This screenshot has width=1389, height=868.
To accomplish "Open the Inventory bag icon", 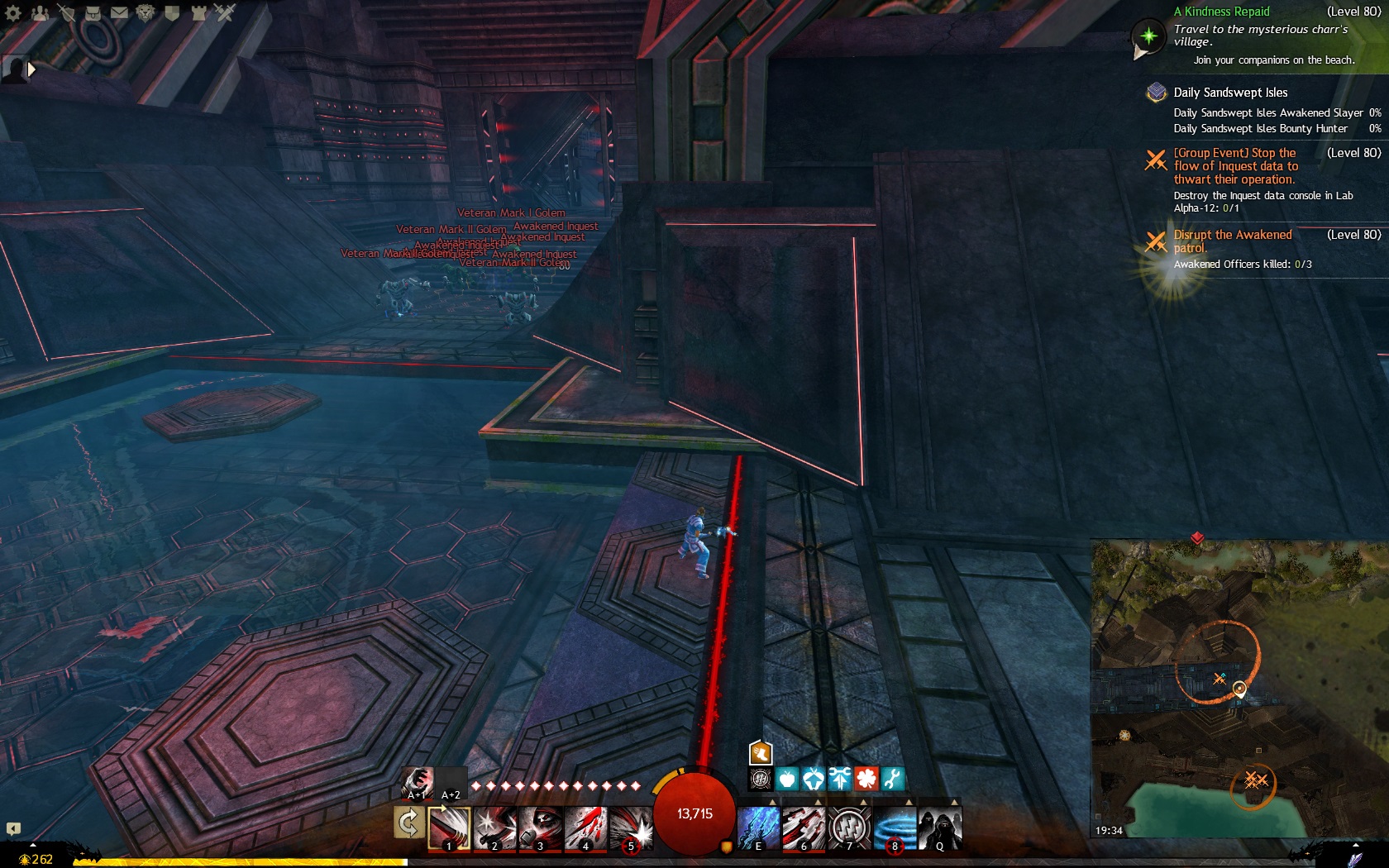I will (x=93, y=13).
